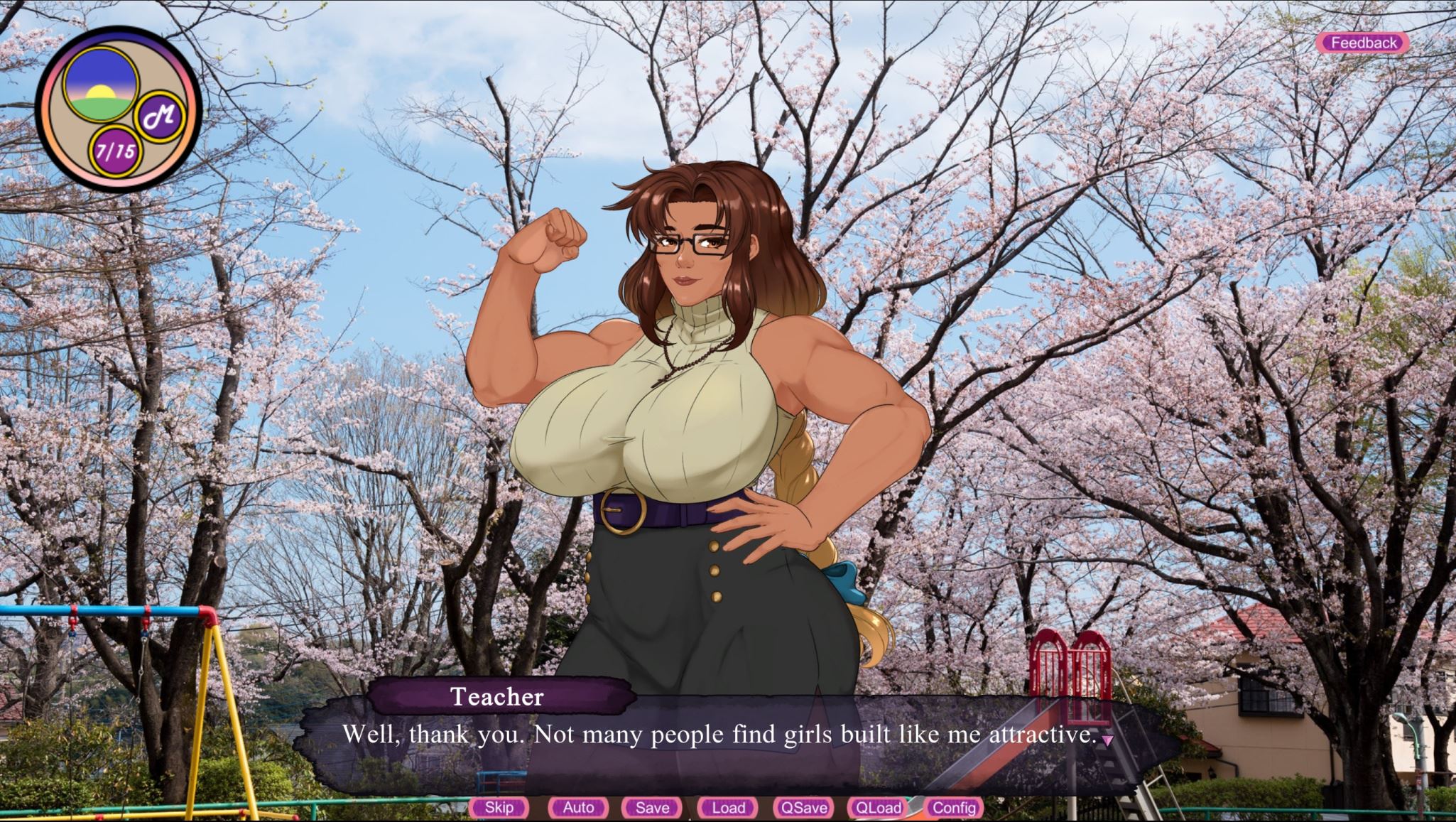The image size is (1456, 822).
Task: Select the sunrise time-of-day icon
Action: (100, 84)
